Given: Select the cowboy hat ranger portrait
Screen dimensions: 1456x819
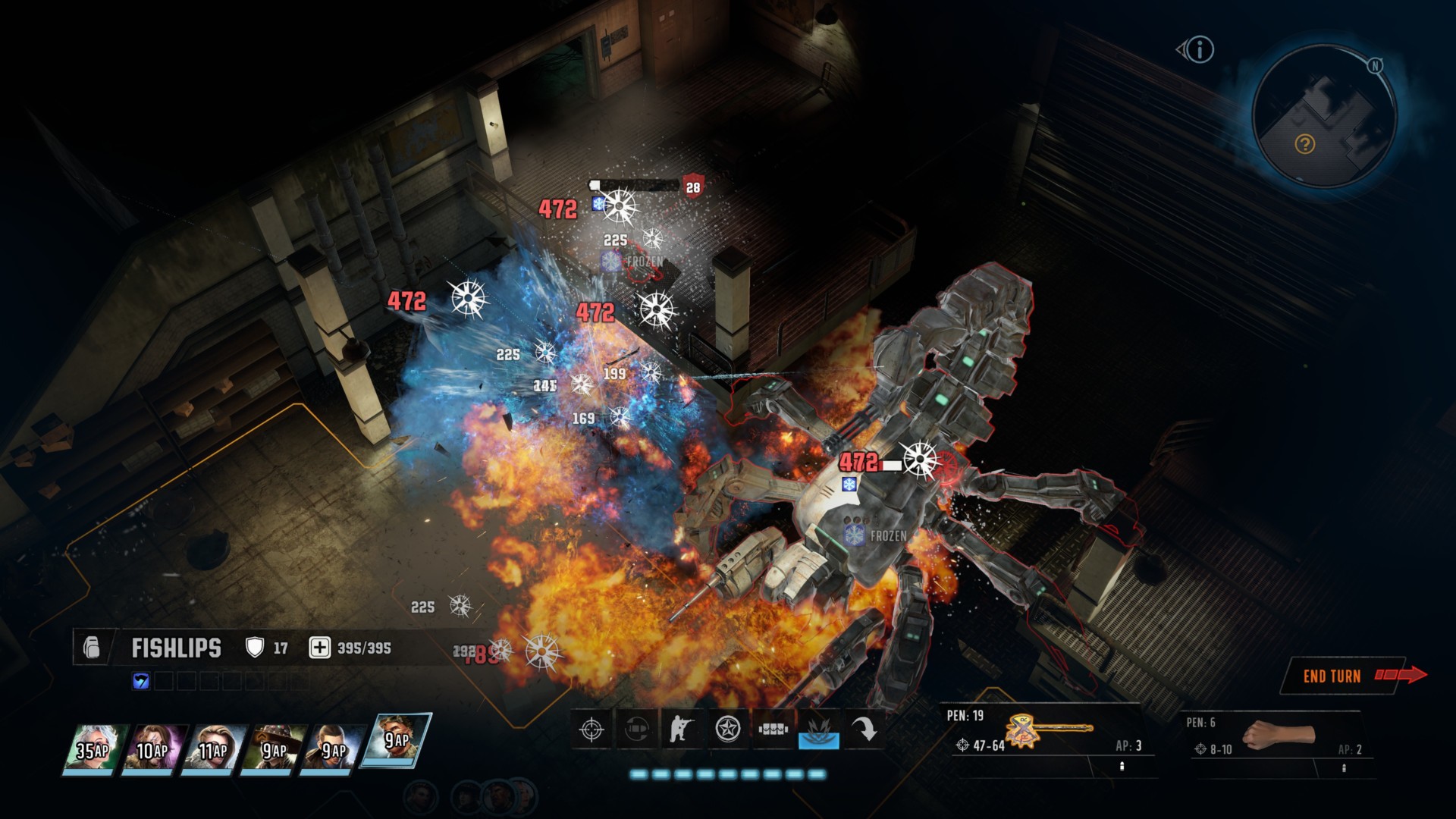Looking at the screenshot, I should pos(275,749).
